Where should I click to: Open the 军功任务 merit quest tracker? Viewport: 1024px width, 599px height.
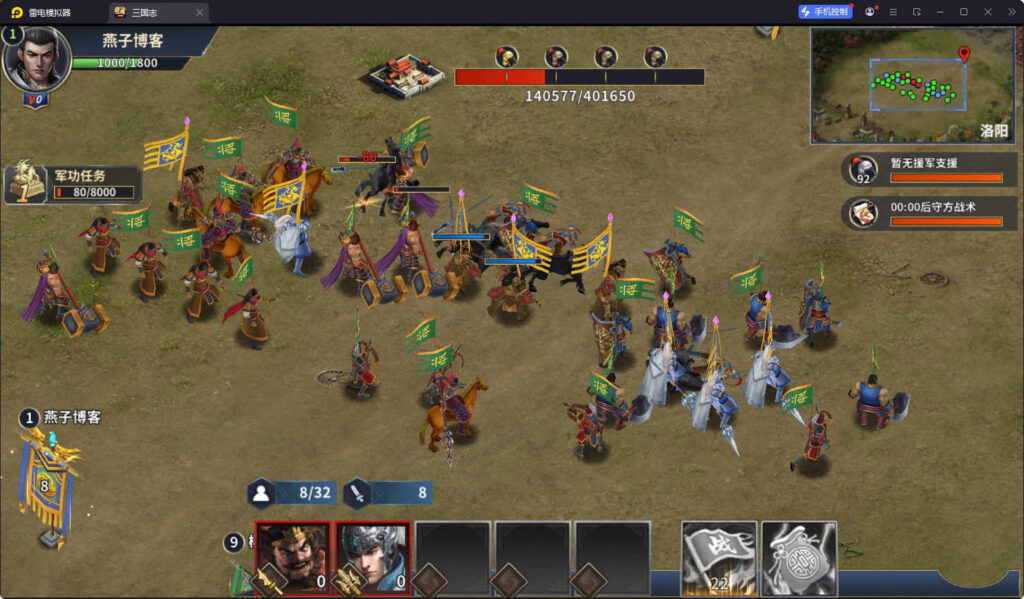click(75, 183)
